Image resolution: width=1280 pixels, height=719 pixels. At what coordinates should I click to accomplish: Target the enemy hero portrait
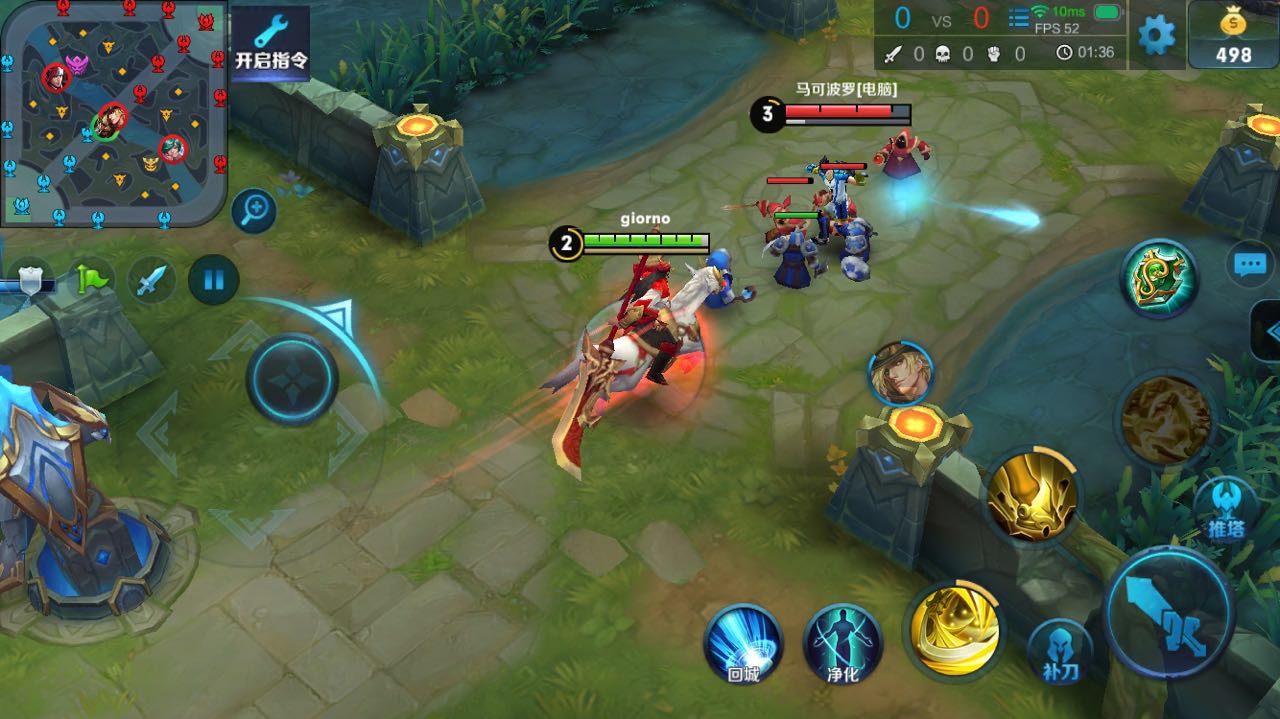[x=900, y=374]
